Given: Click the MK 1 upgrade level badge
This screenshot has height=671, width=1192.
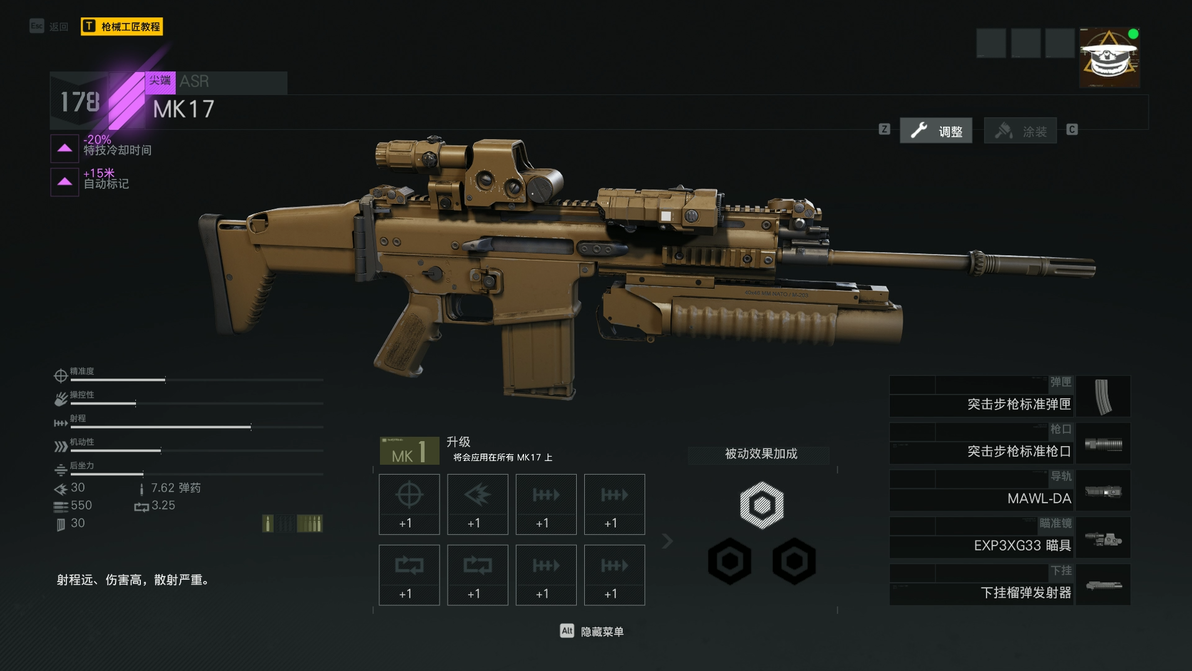Looking at the screenshot, I should 409,452.
